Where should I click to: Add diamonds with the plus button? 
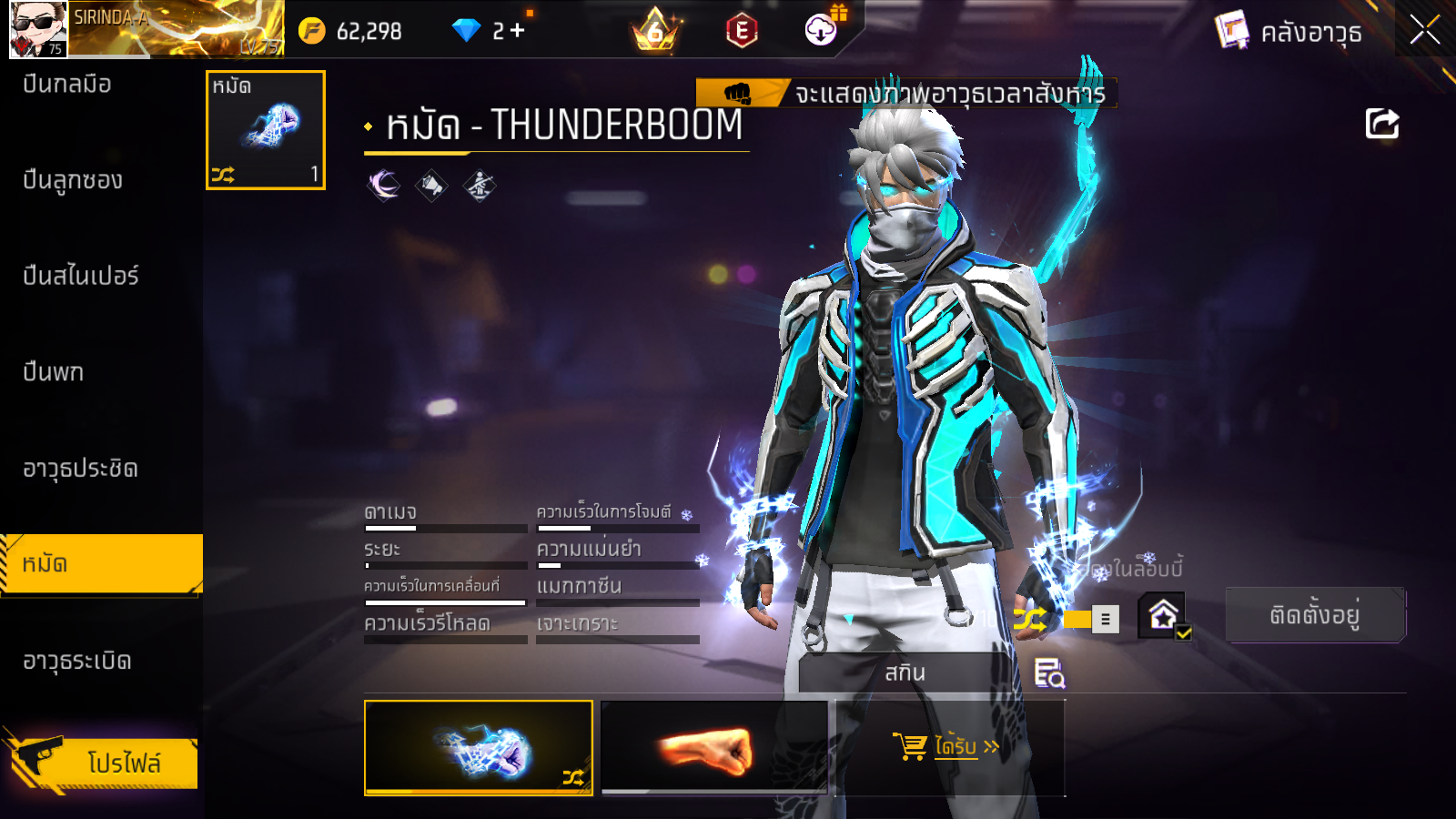(517, 31)
